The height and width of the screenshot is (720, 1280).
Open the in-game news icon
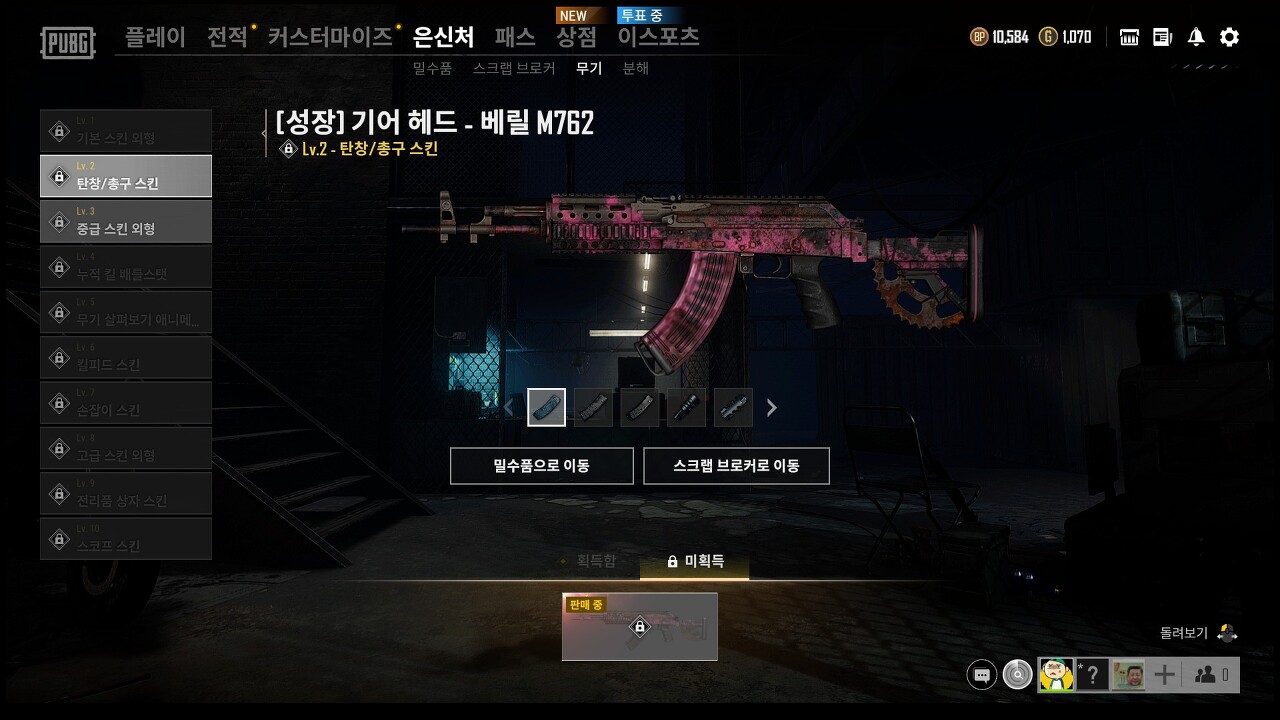coord(1161,36)
